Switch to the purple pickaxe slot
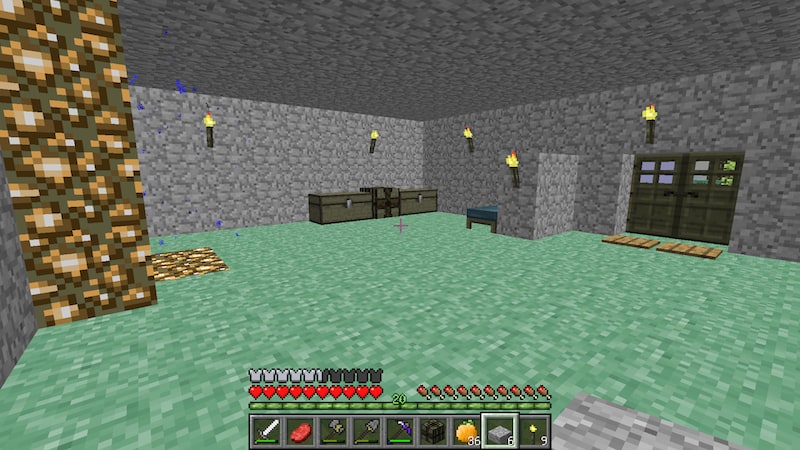 coord(400,432)
